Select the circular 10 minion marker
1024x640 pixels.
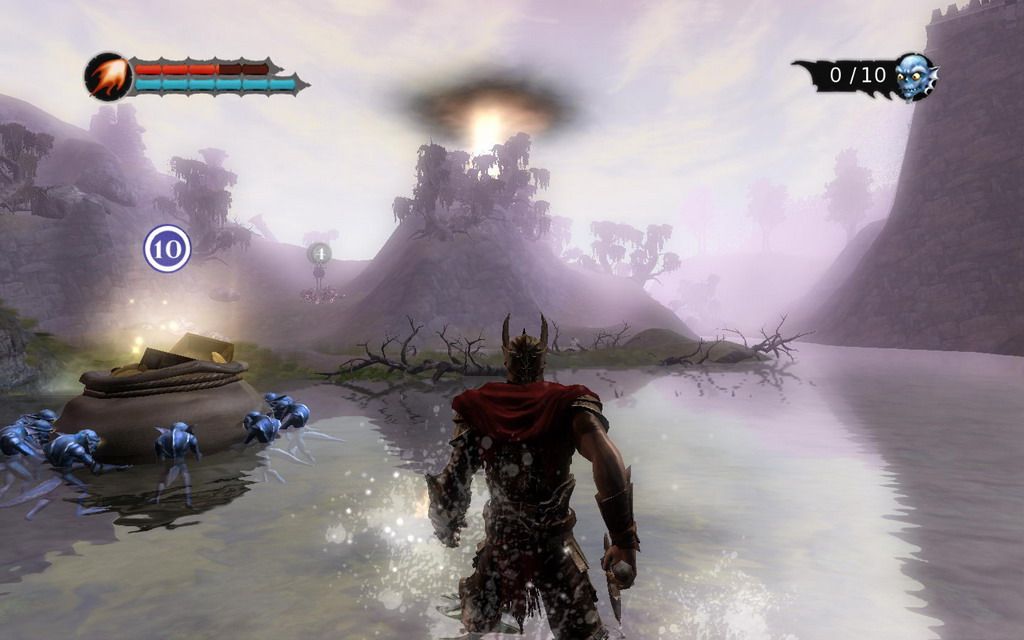click(x=167, y=249)
